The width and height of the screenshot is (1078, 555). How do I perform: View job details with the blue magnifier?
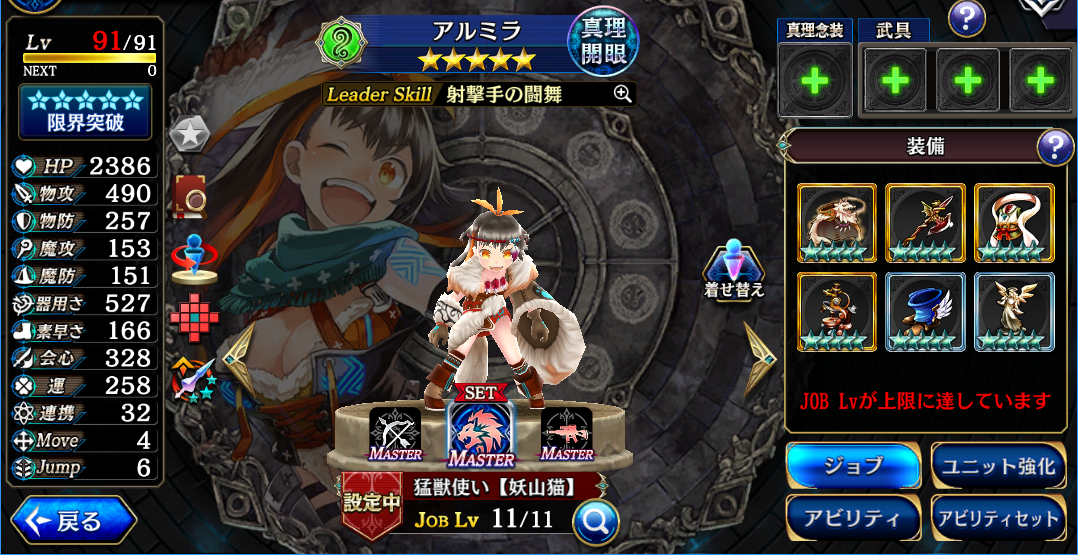click(x=595, y=520)
